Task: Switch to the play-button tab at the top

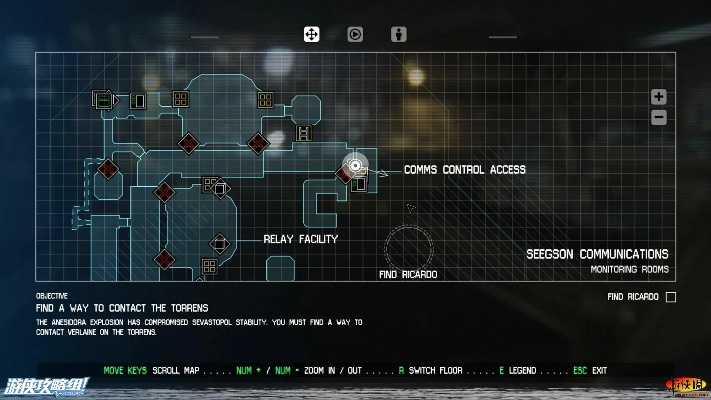Action: click(355, 34)
